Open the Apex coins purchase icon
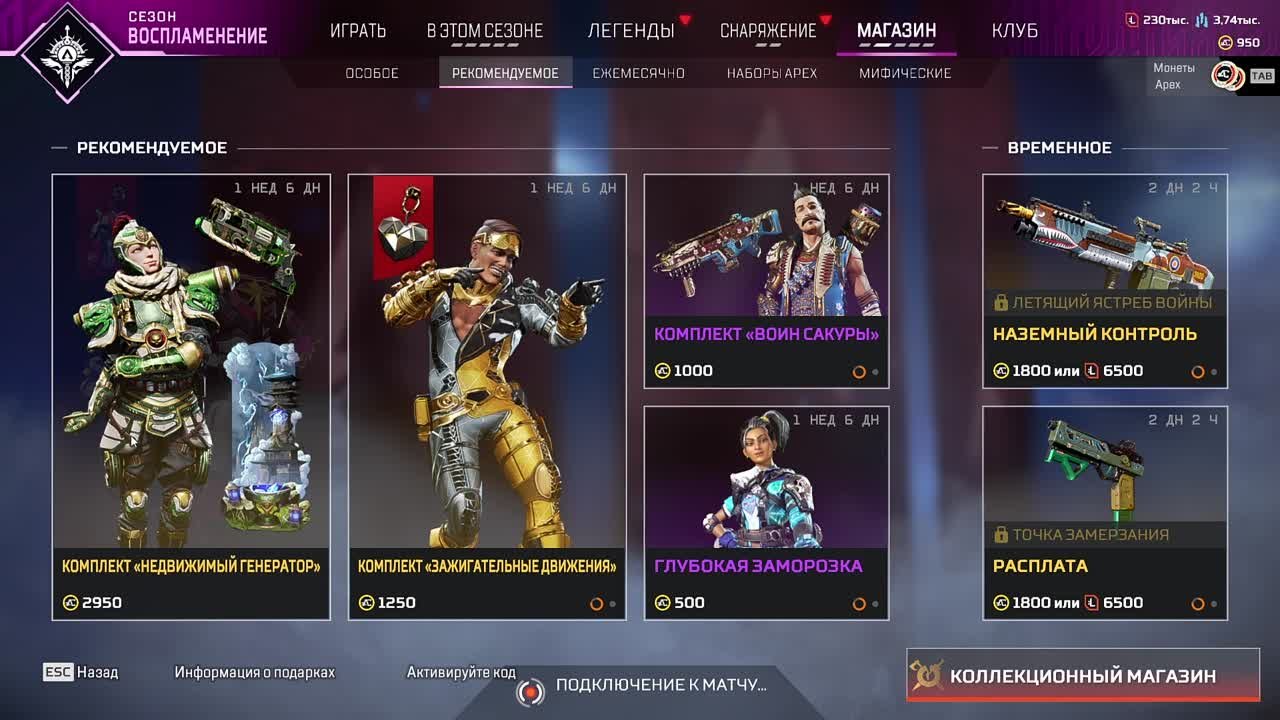 coord(1226,75)
